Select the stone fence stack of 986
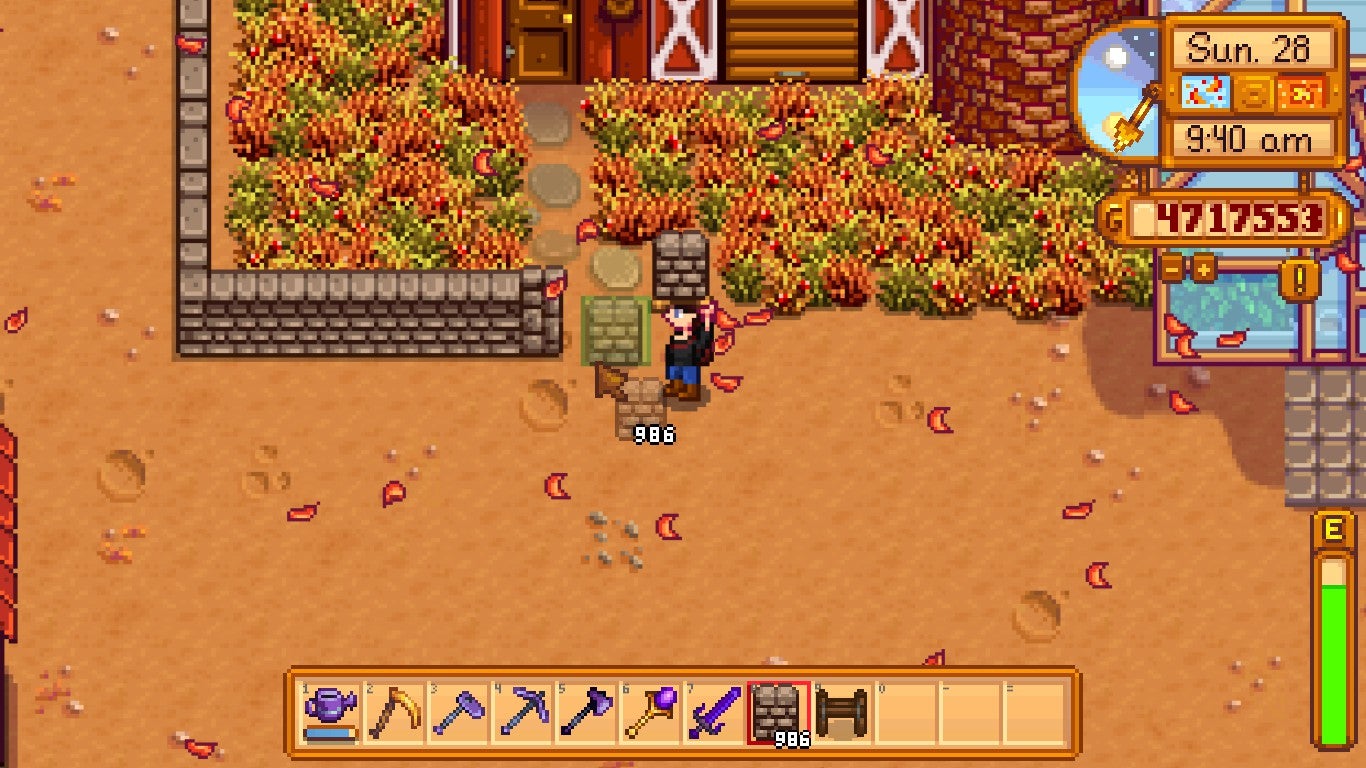Viewport: 1366px width, 768px height. coord(778,713)
